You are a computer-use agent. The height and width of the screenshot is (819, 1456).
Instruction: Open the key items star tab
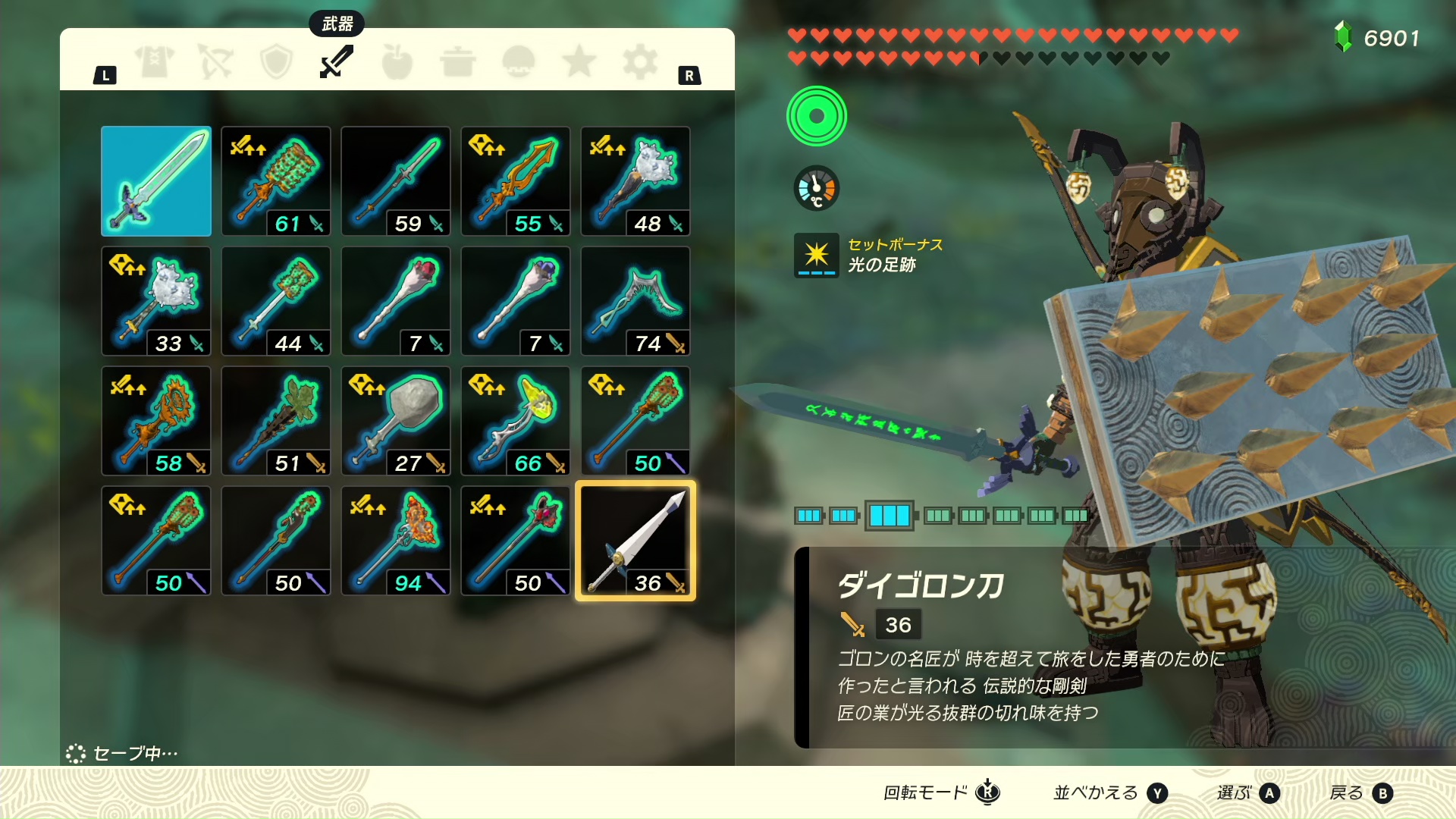tap(579, 61)
